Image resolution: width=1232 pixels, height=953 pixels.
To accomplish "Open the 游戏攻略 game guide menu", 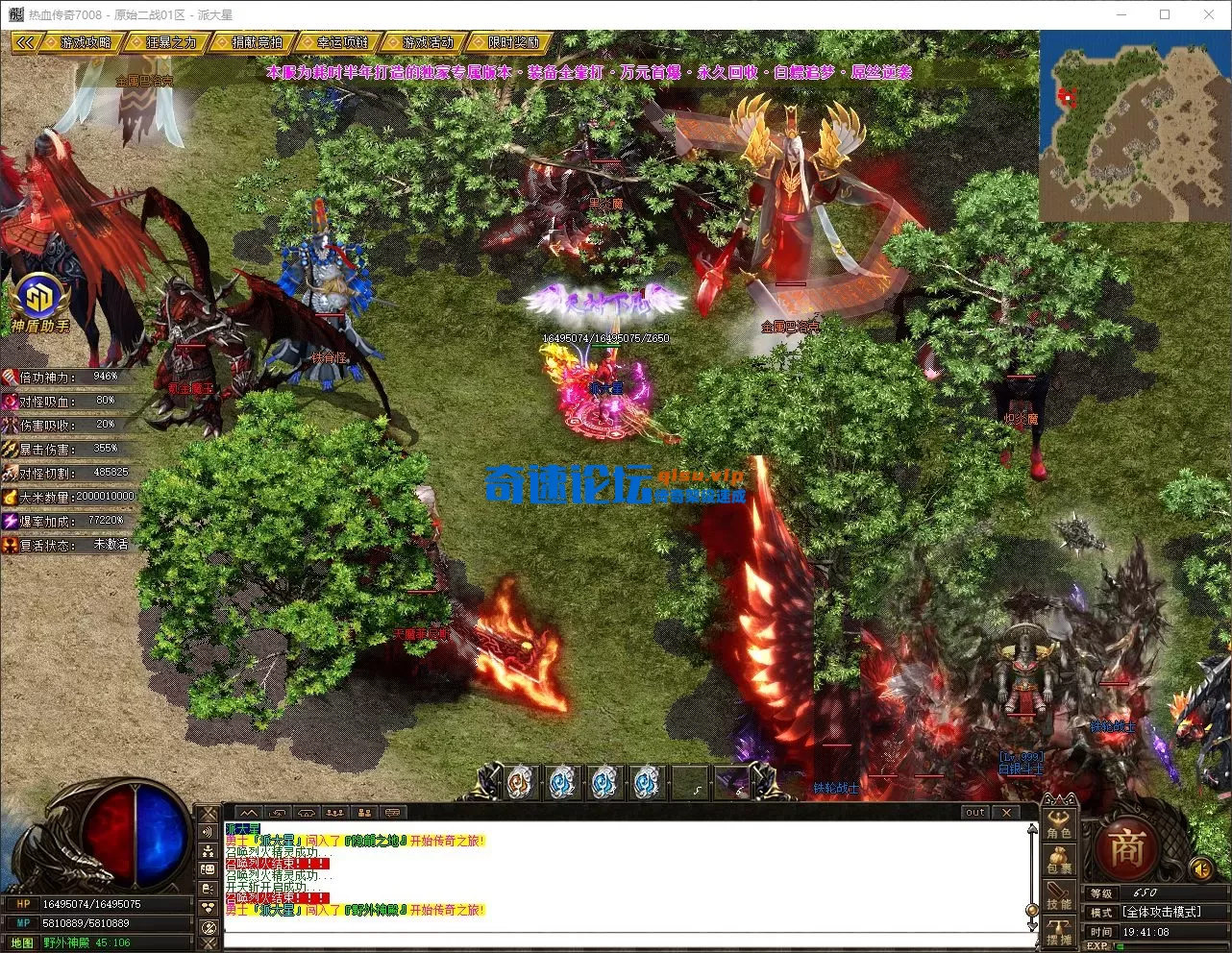I will 86,43.
